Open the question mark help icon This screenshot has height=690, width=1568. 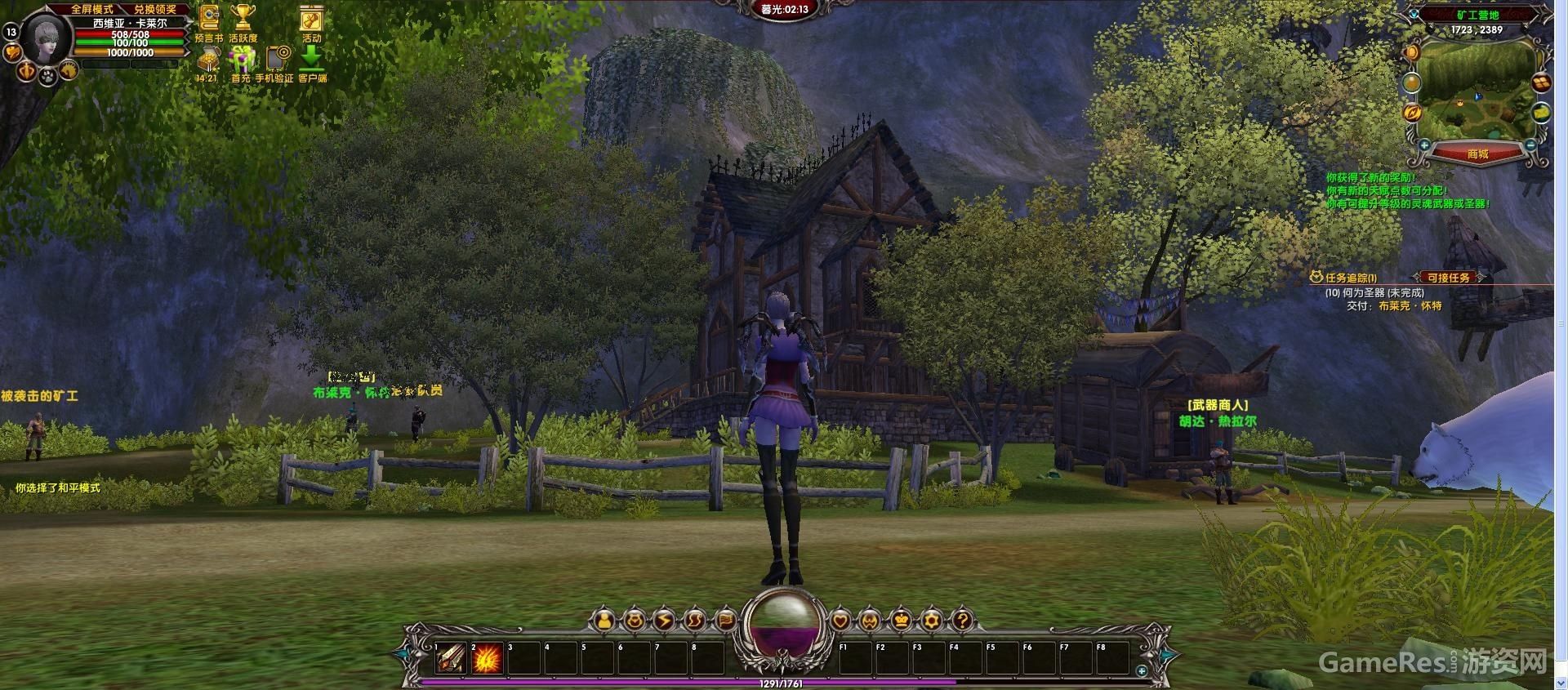click(x=962, y=621)
